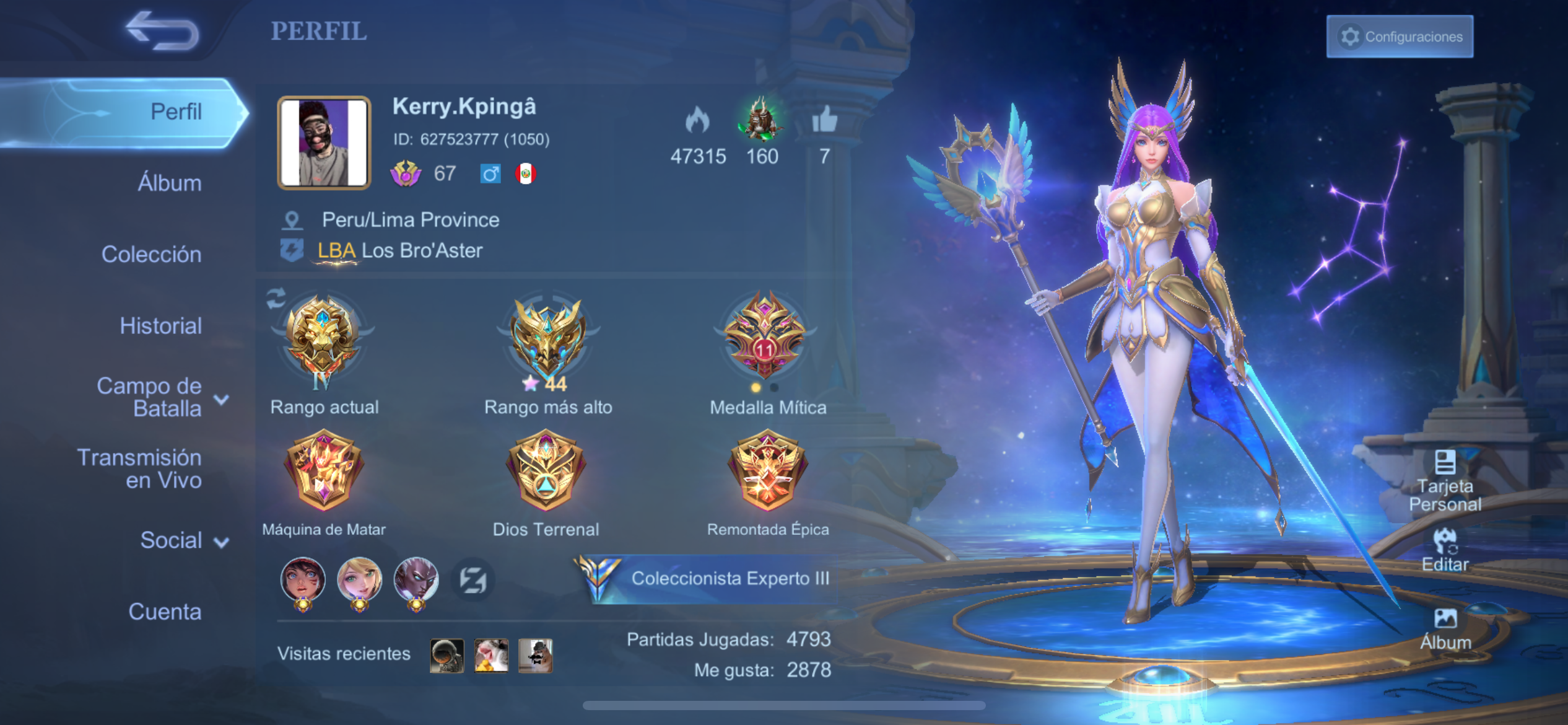Show the Historial tab
The height and width of the screenshot is (725, 1568).
coord(160,326)
